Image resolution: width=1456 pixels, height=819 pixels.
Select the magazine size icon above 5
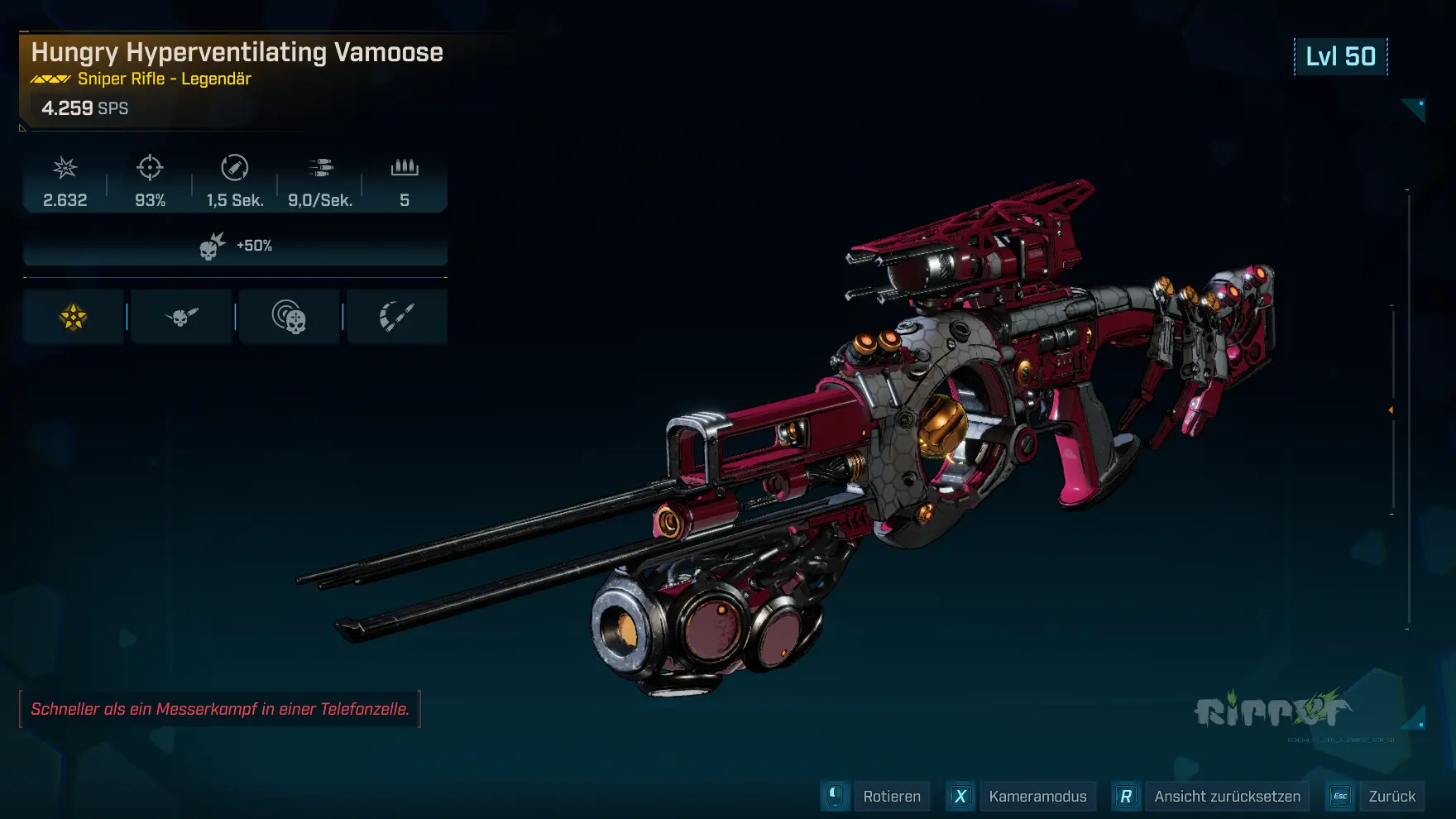coord(405,169)
